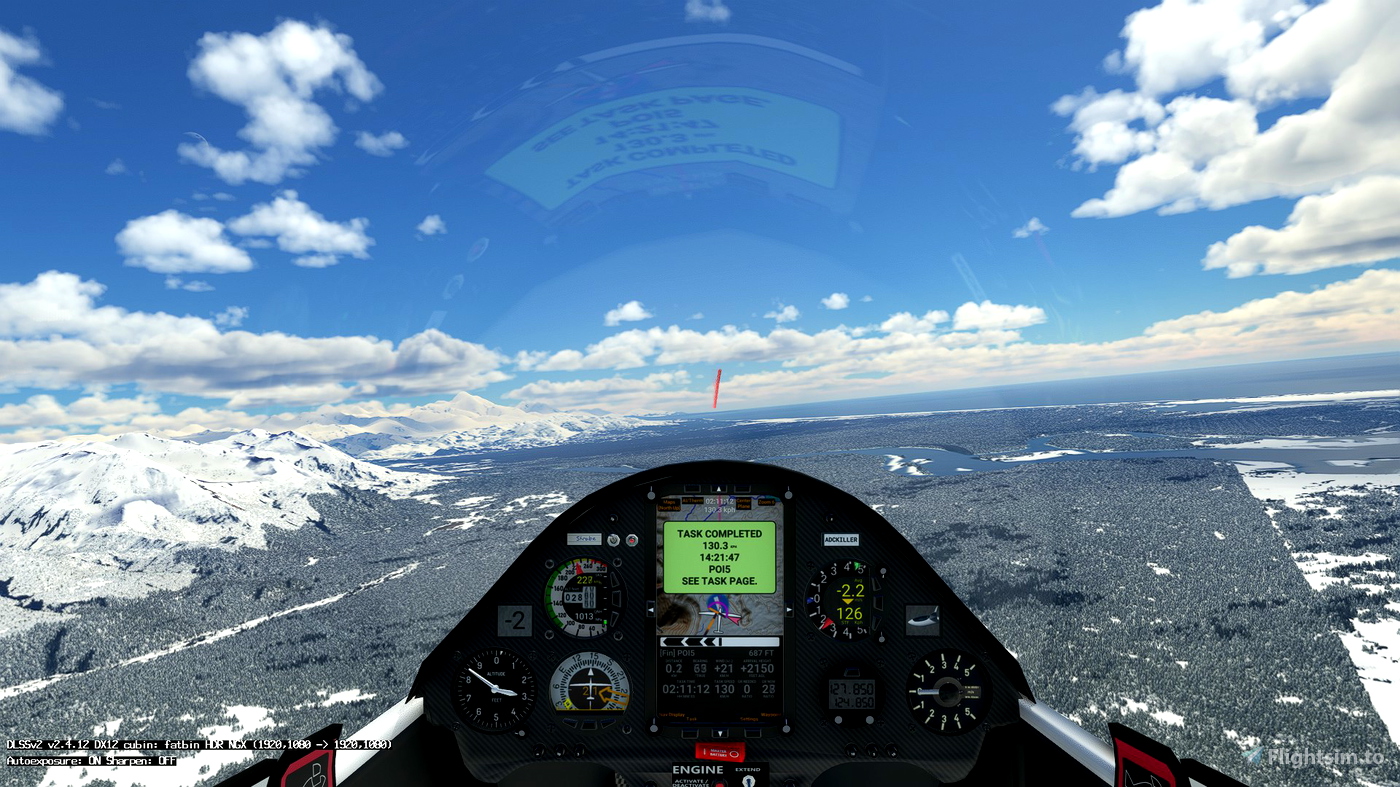Switch to the Maps North Up mode
The height and width of the screenshot is (787, 1400).
tap(668, 505)
